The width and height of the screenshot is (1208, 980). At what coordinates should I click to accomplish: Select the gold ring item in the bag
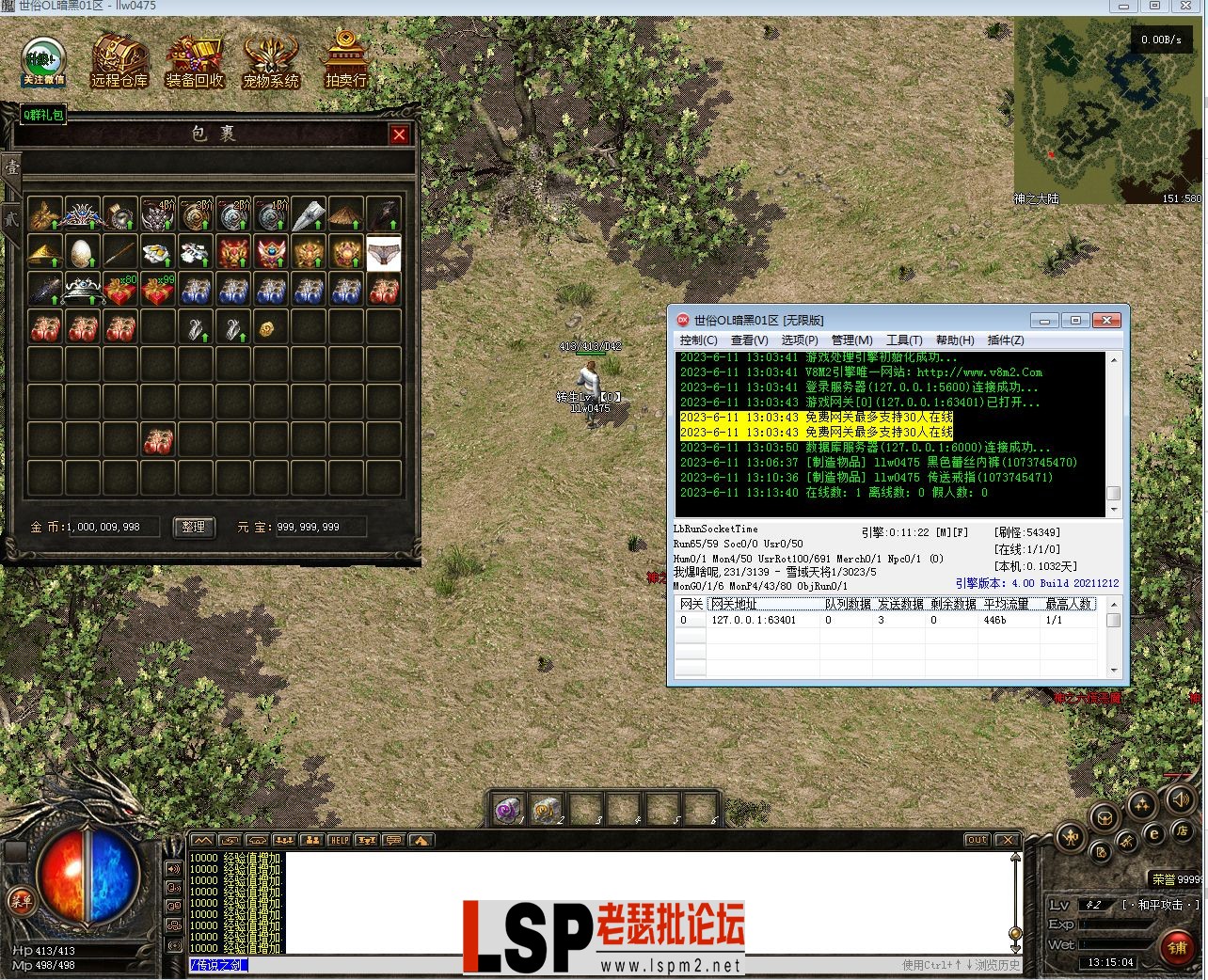pos(267,328)
